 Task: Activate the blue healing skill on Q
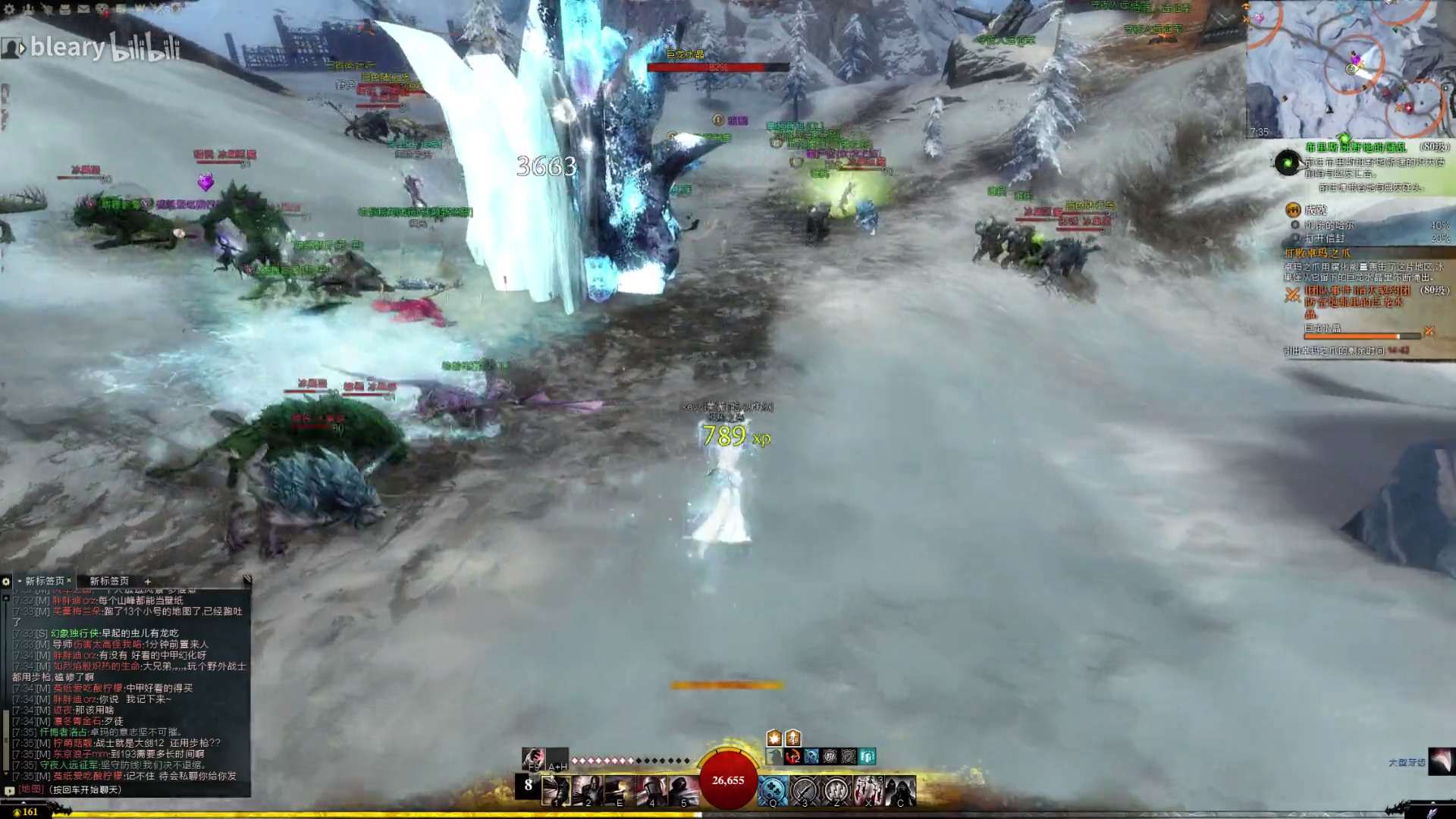[773, 791]
